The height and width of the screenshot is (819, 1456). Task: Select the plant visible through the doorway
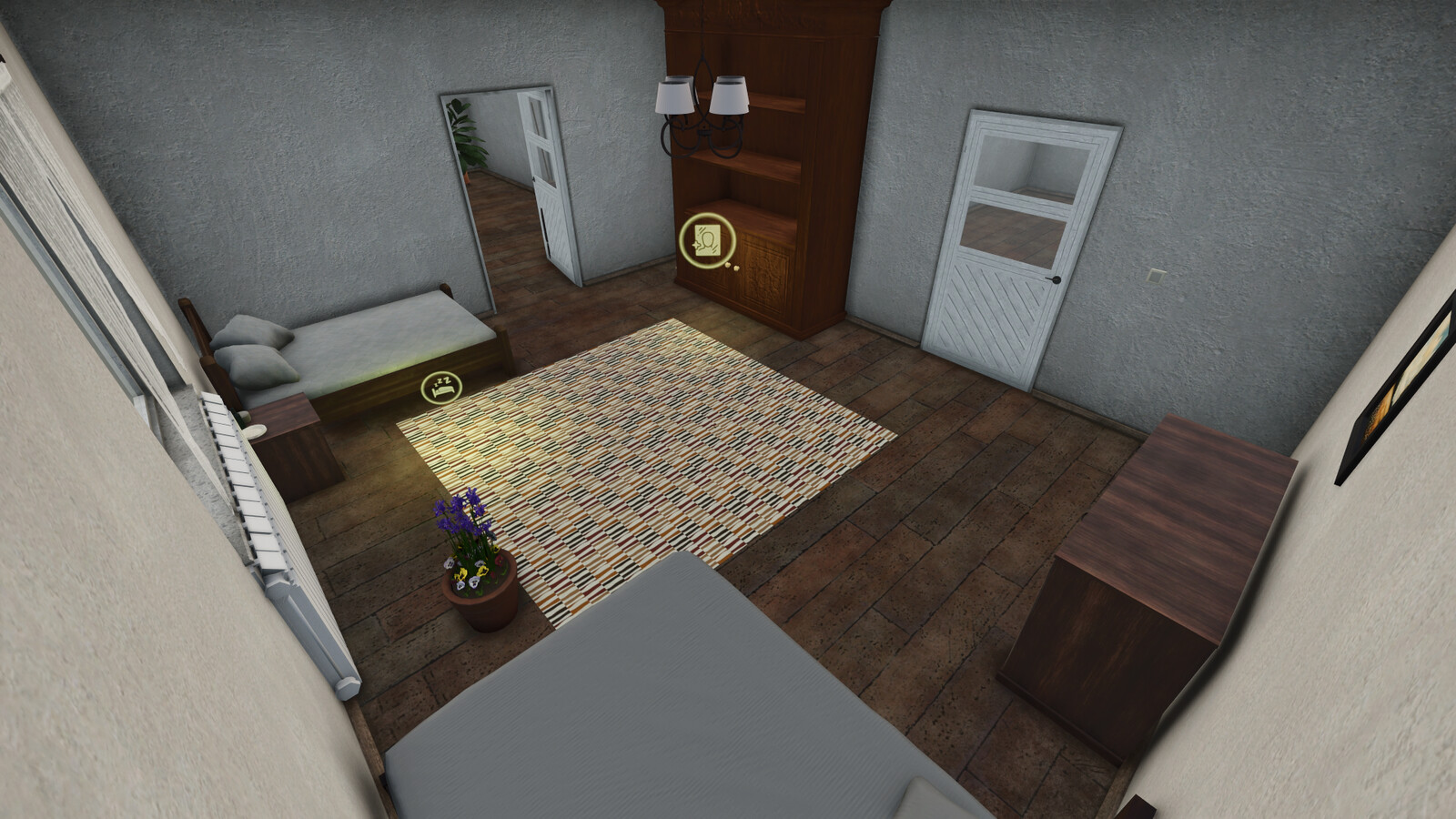tap(470, 136)
